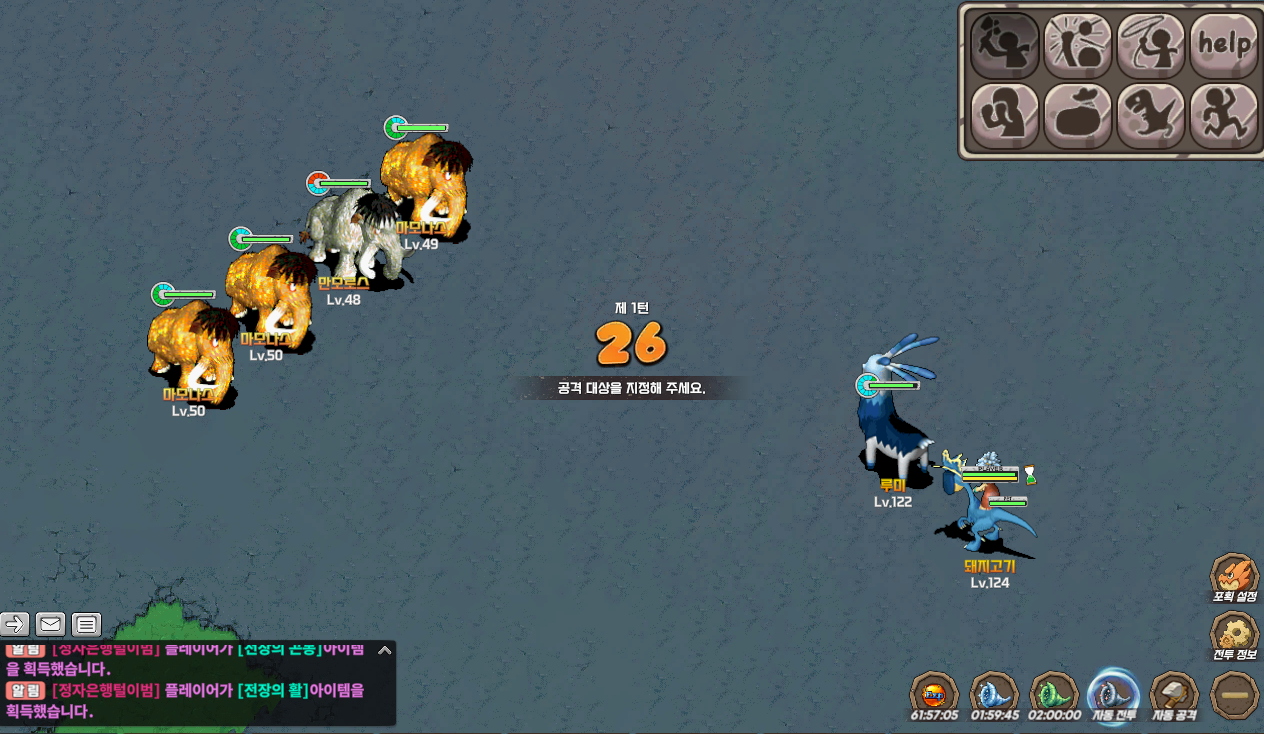
Task: Collapse the bottom icon bar with minus button
Action: coord(1234,694)
